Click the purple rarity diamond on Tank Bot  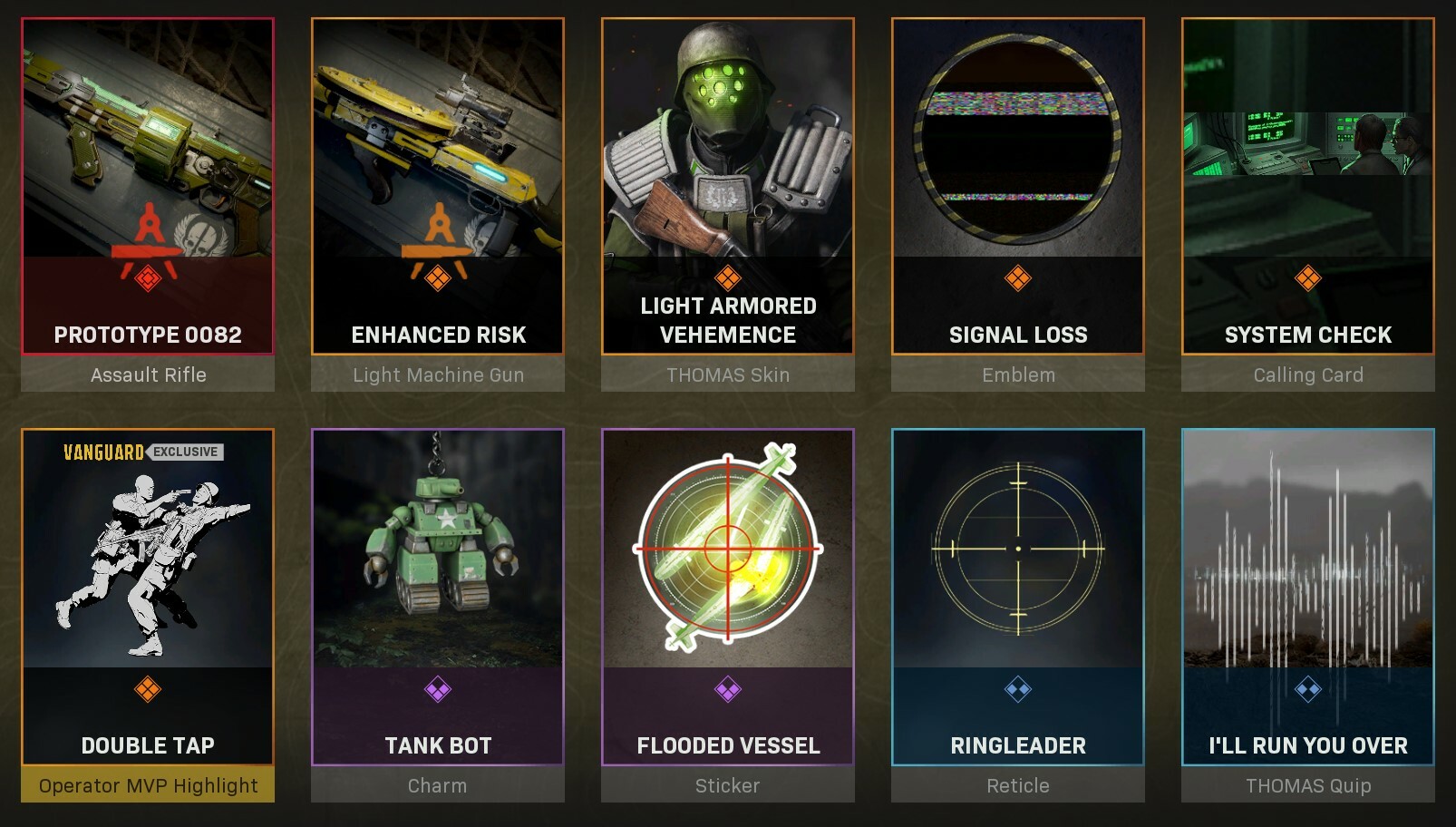click(438, 691)
